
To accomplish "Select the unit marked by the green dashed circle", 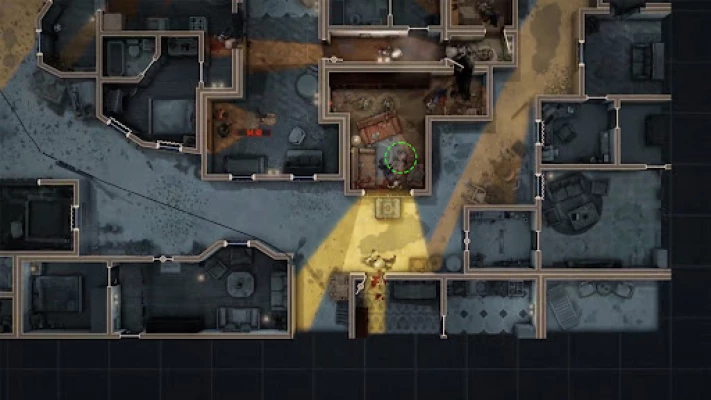I will tap(400, 157).
